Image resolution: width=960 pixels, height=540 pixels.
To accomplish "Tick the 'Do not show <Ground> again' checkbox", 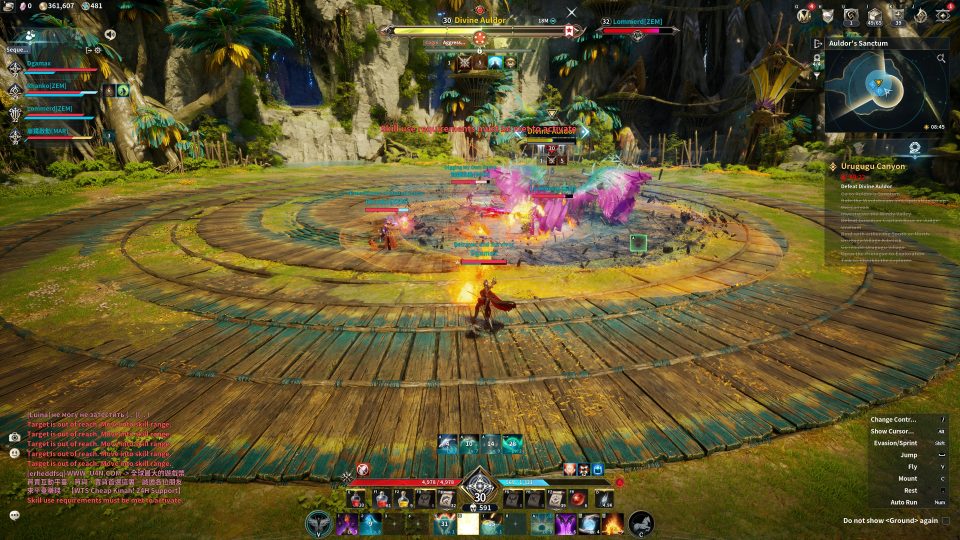I will coord(946,520).
